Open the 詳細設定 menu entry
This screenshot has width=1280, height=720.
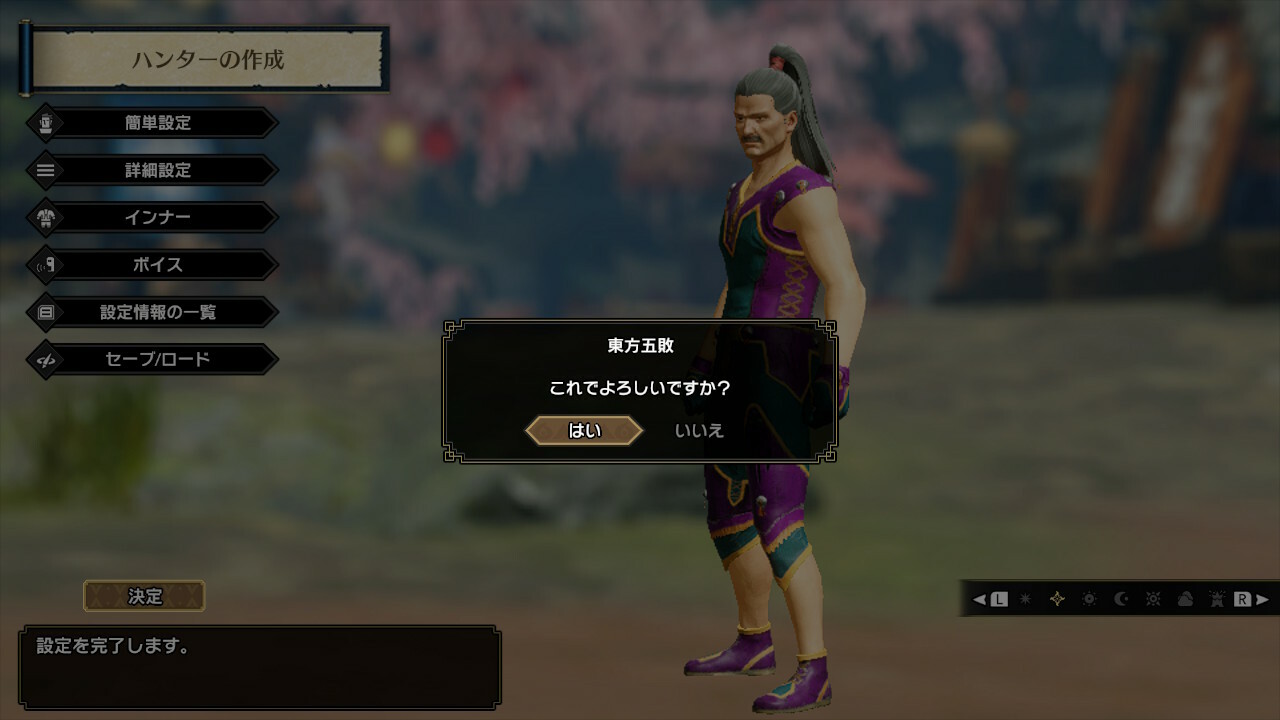[158, 170]
